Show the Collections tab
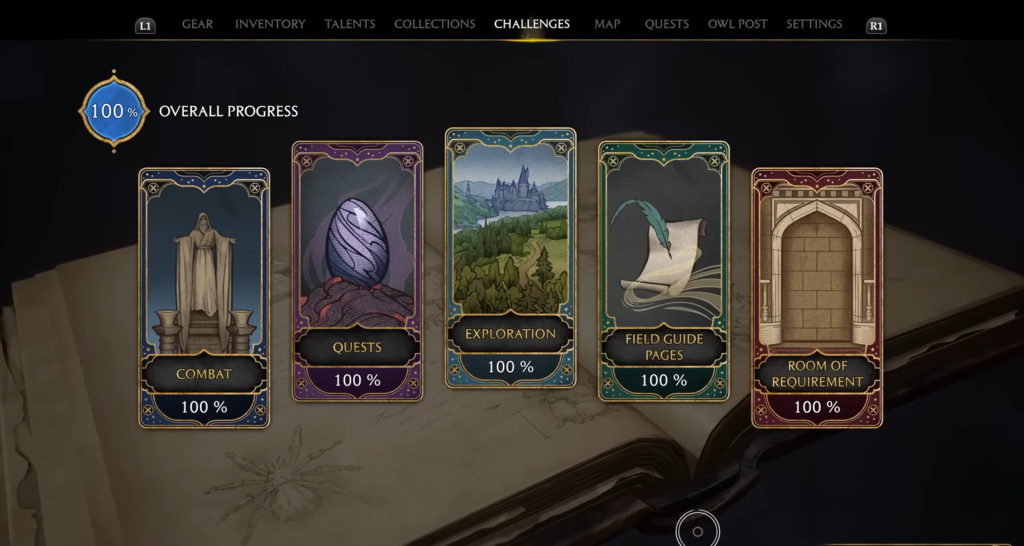The width and height of the screenshot is (1024, 546). [x=434, y=24]
